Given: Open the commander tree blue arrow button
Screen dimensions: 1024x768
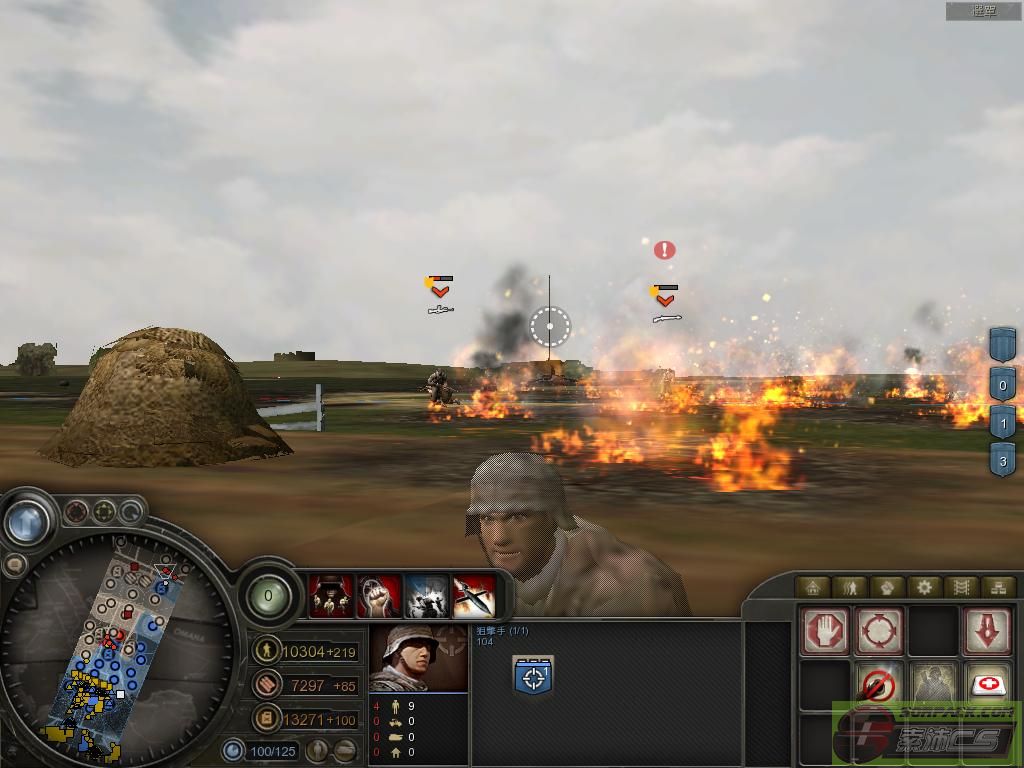Looking at the screenshot, I should point(28,521).
